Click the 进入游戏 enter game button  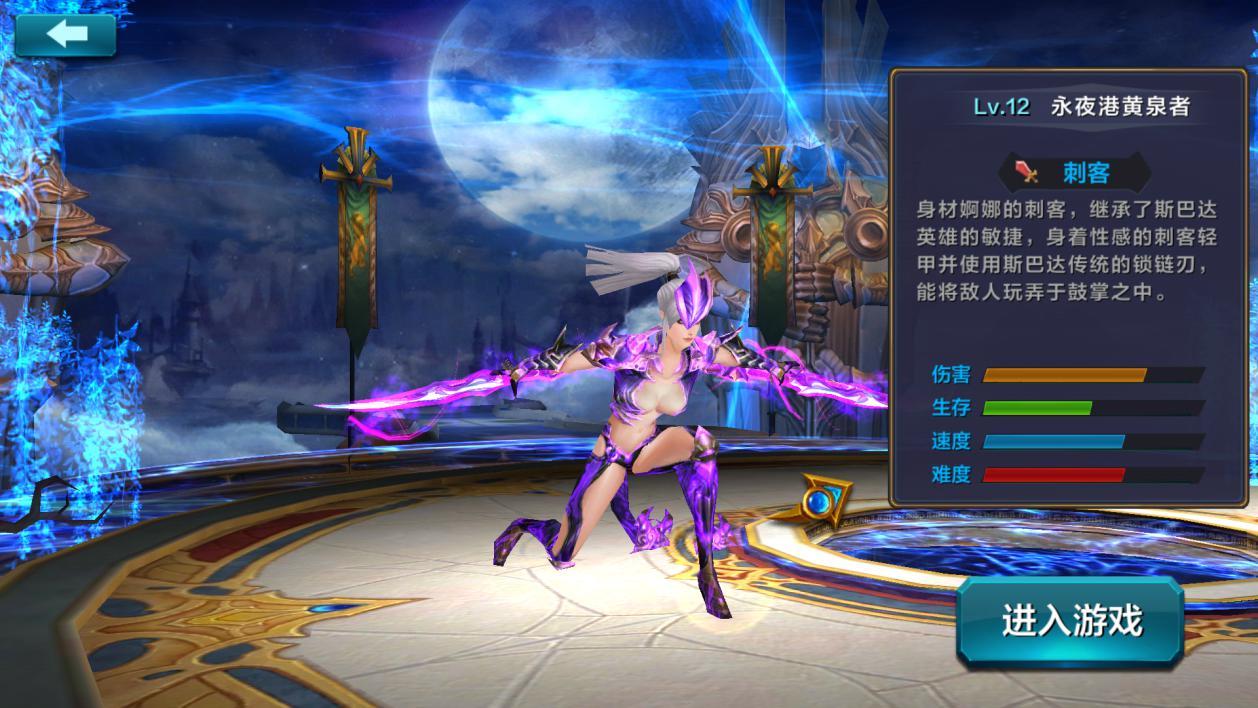click(x=1071, y=621)
